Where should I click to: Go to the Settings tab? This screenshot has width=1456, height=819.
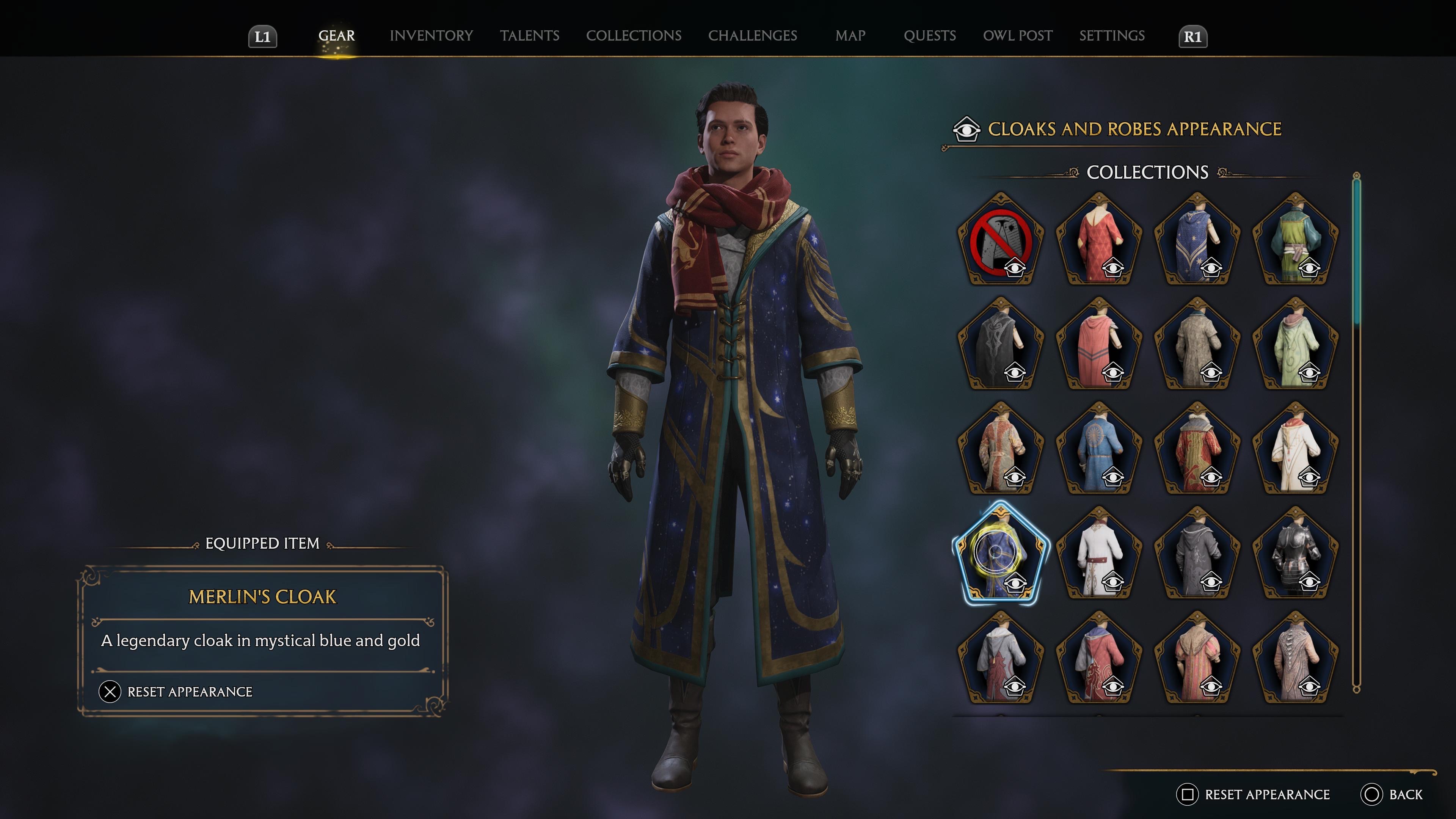tap(1112, 36)
